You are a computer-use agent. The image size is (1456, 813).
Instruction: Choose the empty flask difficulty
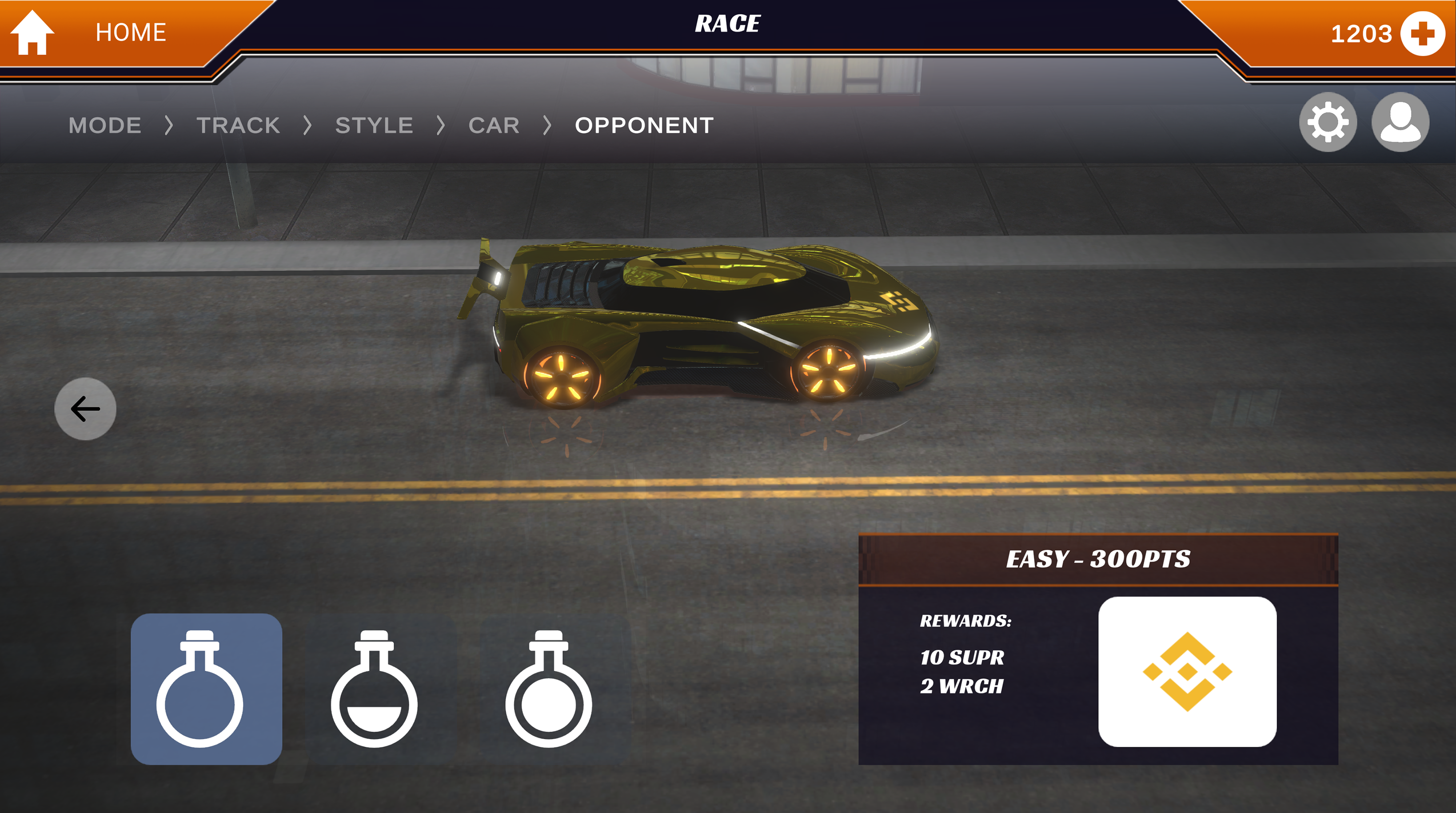tap(206, 689)
